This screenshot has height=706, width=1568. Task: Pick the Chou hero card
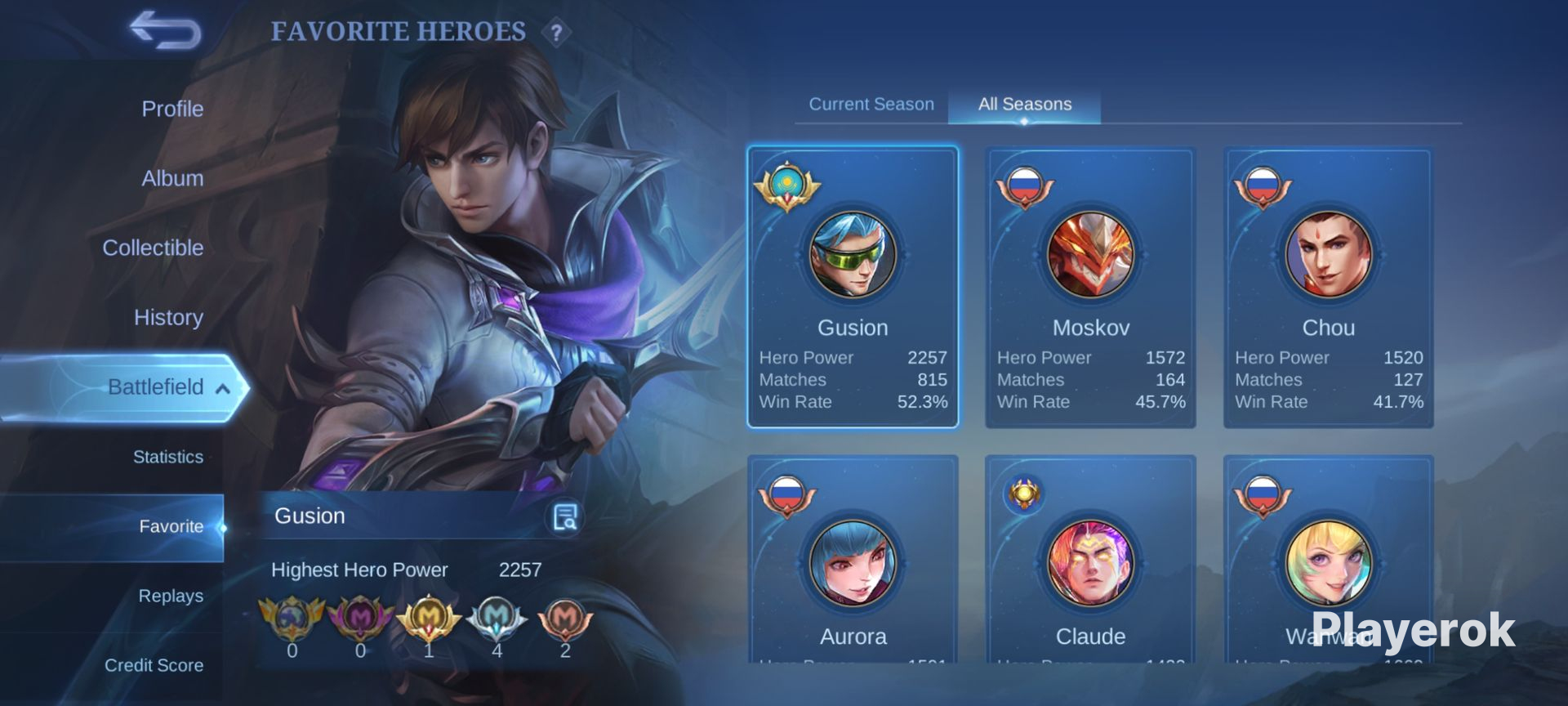pos(1328,287)
